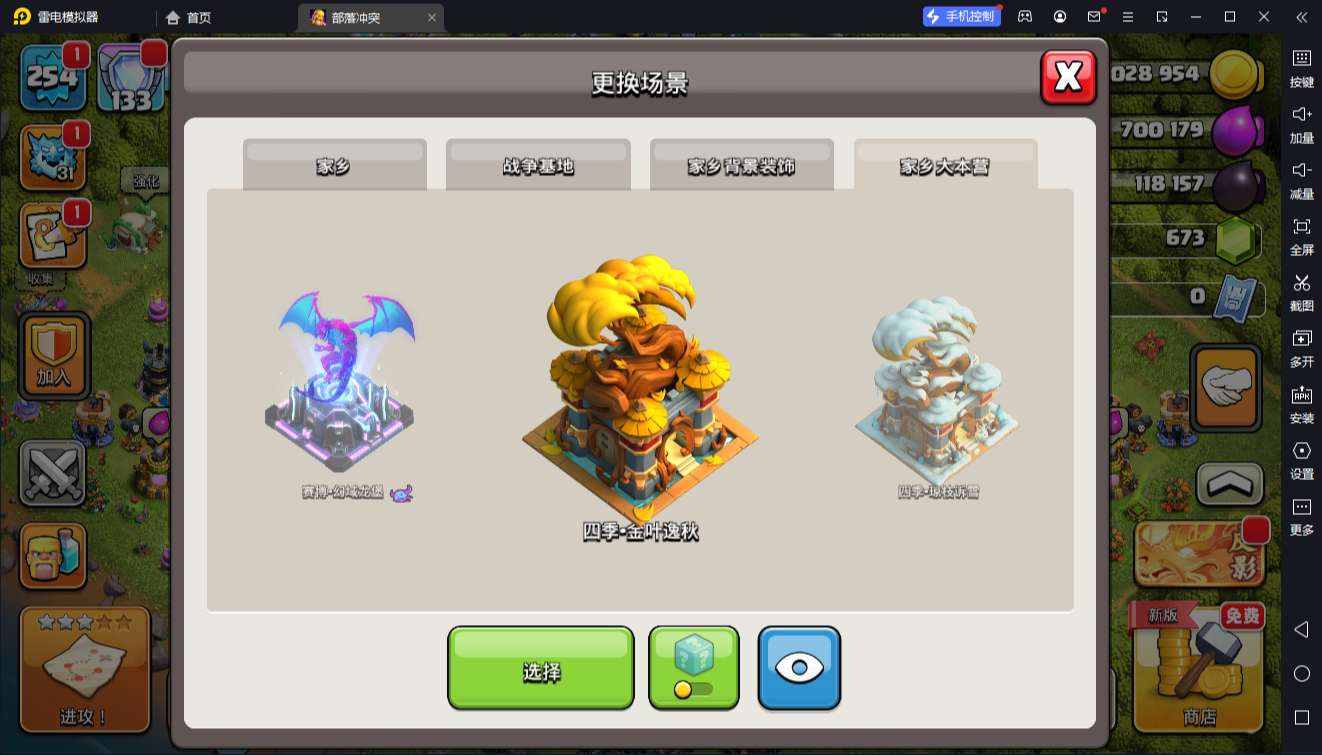1322x755 pixels.
Task: Open the 商店 shop button
Action: click(x=1199, y=668)
